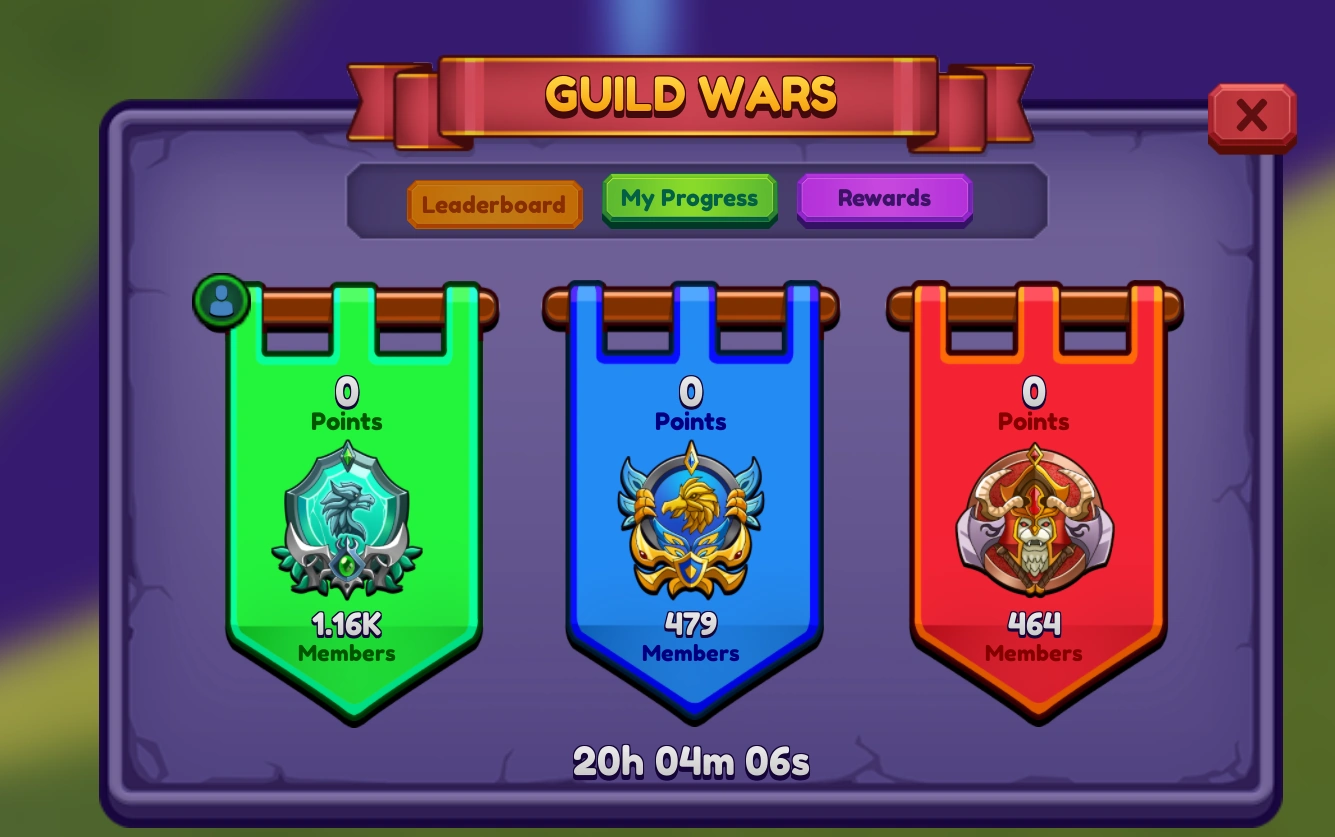Click the 1.16K Members count
1335x837 pixels.
click(346, 635)
